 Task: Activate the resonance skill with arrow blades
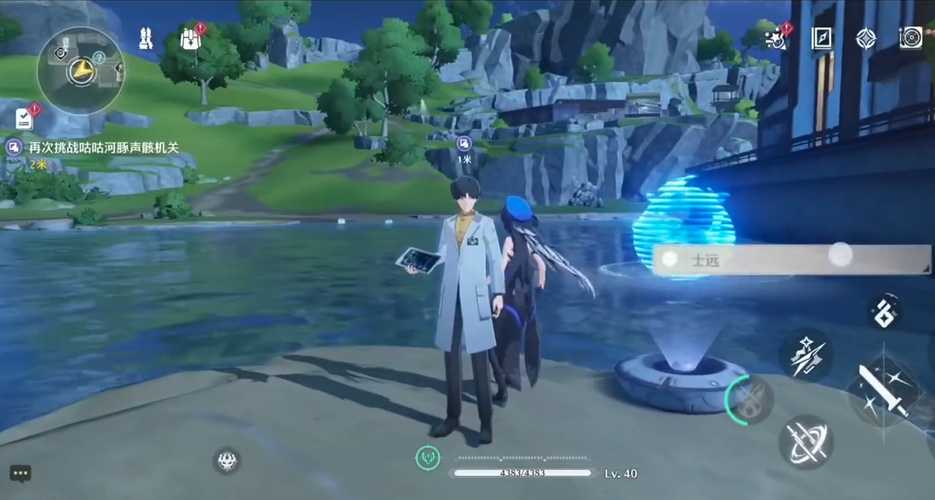(806, 355)
